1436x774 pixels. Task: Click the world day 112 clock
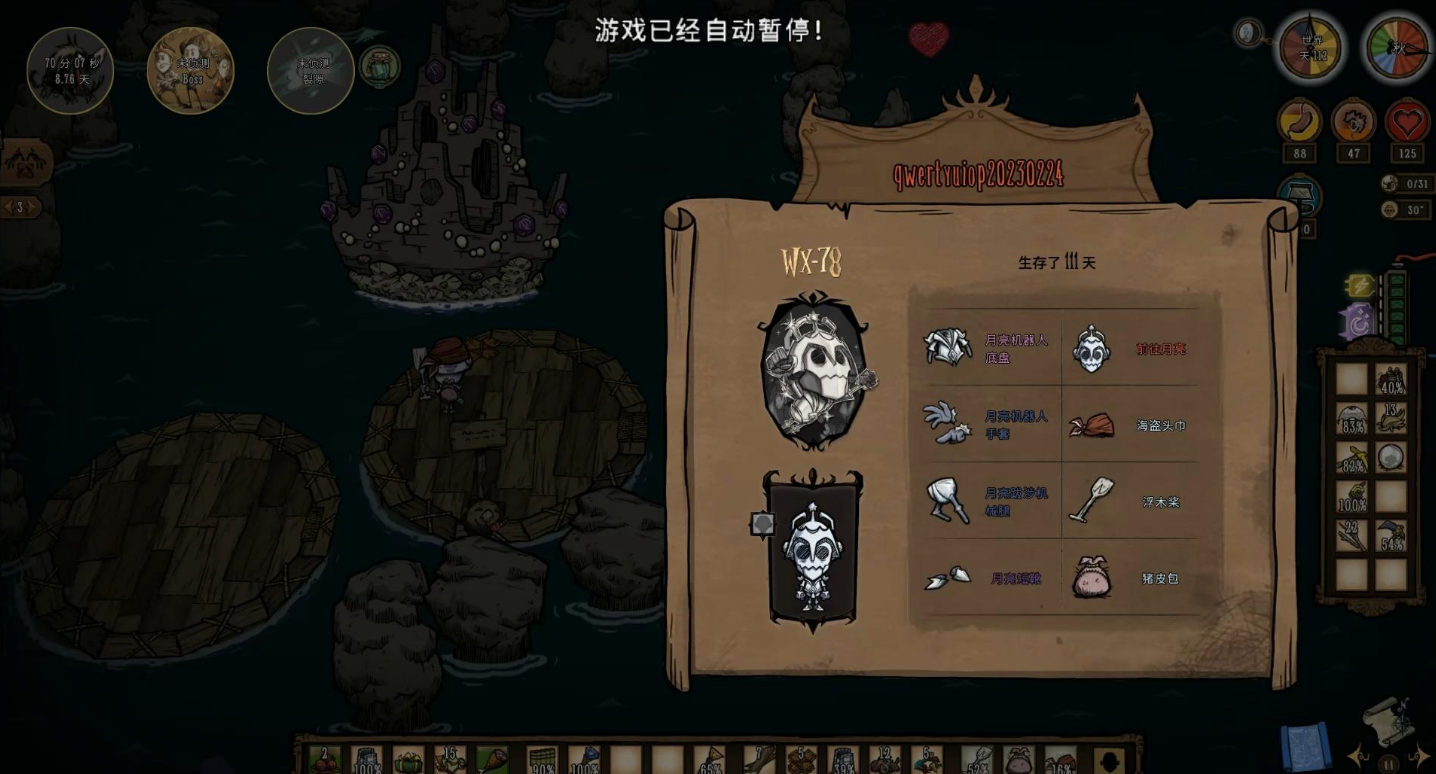(x=1311, y=47)
